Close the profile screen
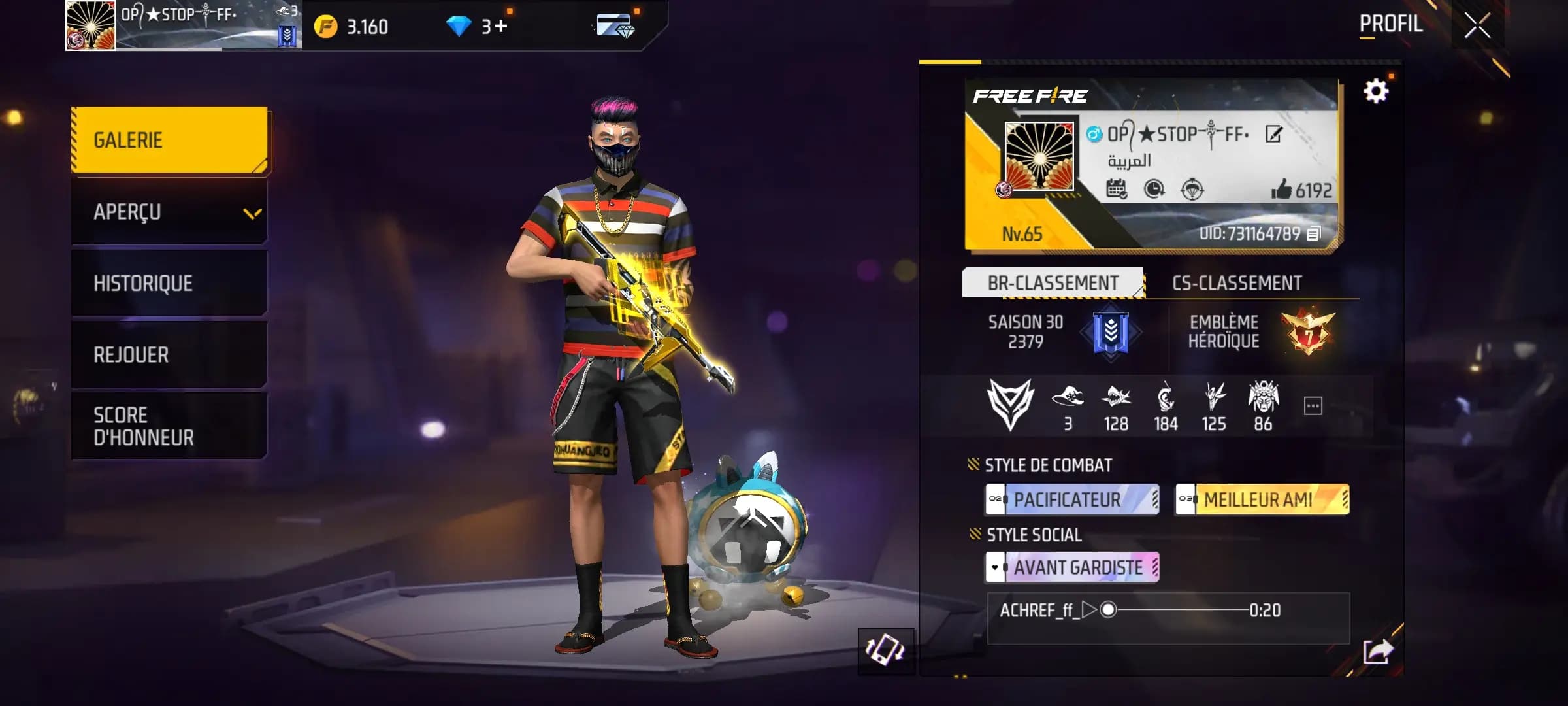This screenshot has height=706, width=1568. tap(1477, 26)
